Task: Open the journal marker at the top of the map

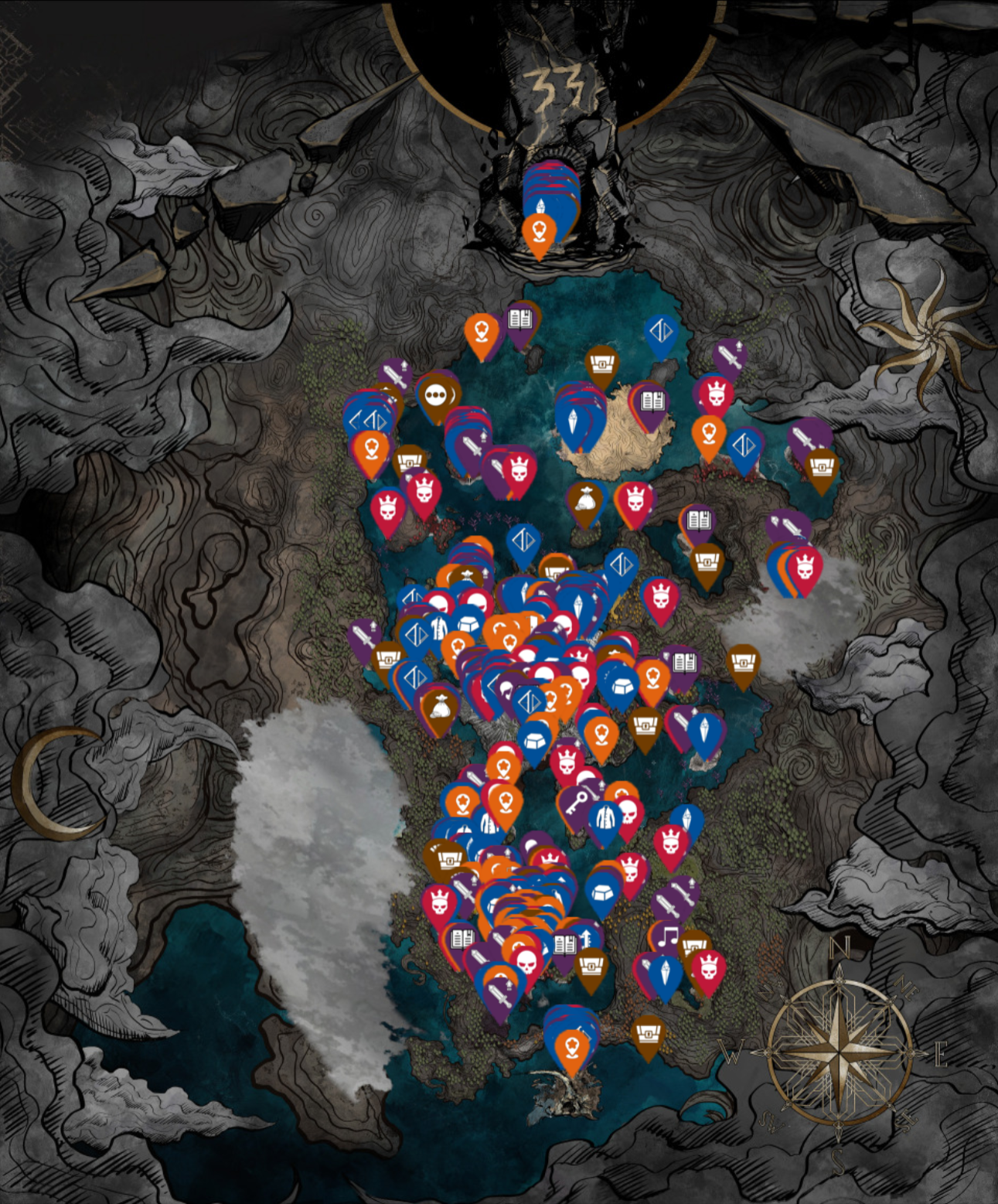Action: tap(520, 319)
